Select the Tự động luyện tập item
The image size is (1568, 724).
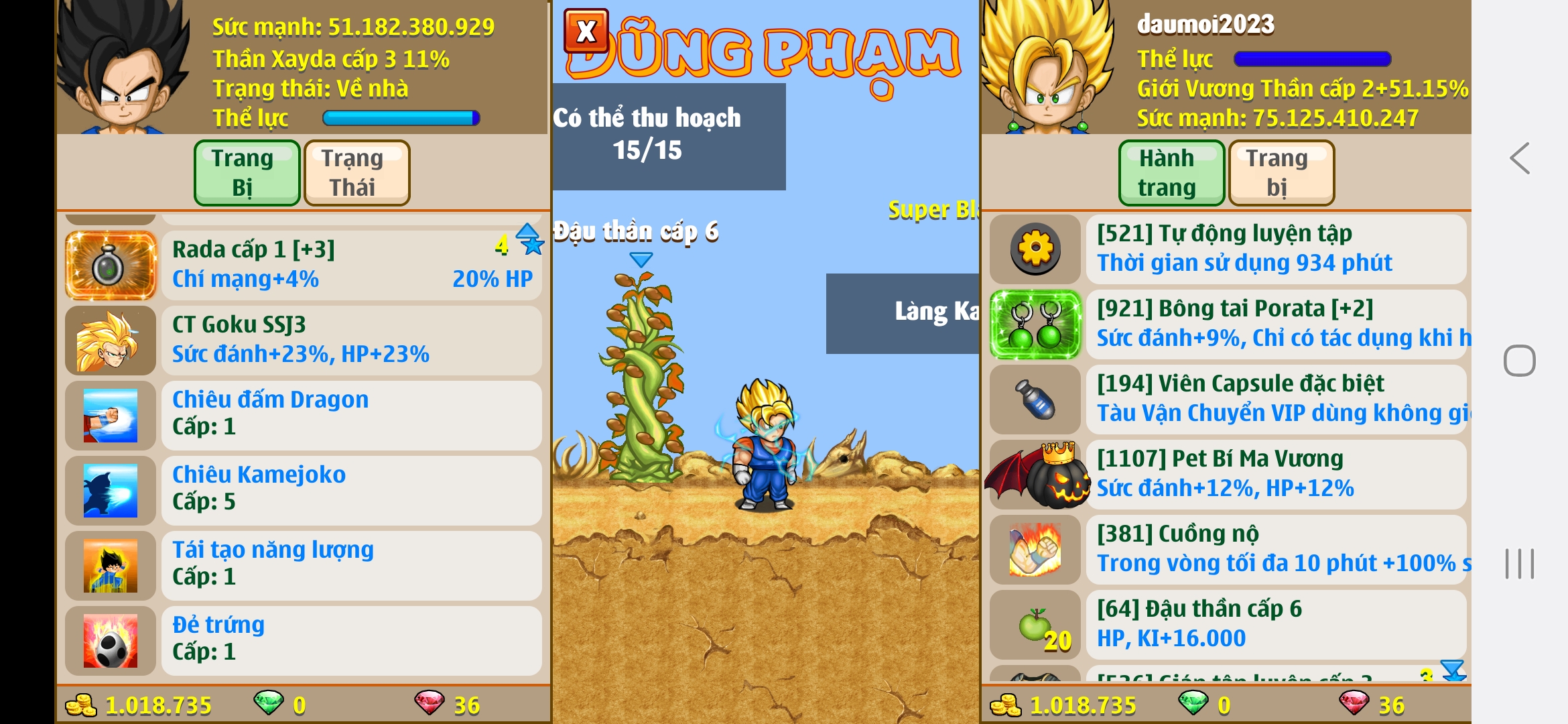(1275, 249)
